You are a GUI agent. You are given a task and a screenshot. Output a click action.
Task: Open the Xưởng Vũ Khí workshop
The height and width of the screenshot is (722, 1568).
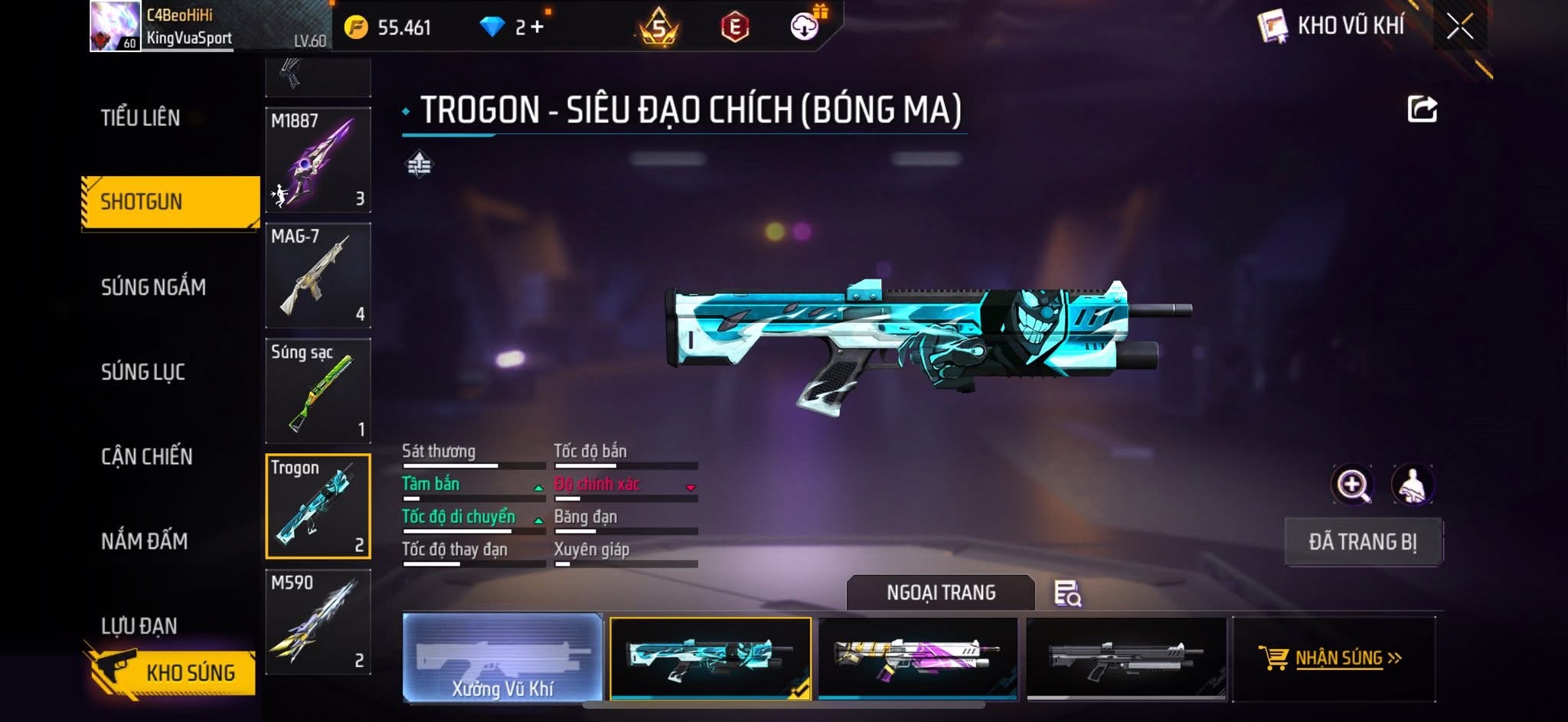(x=502, y=658)
